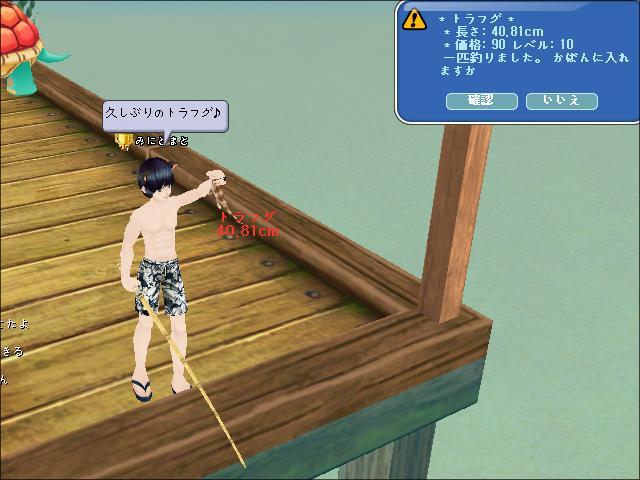Confirm putting the torafugu in the bag

pos(482,101)
